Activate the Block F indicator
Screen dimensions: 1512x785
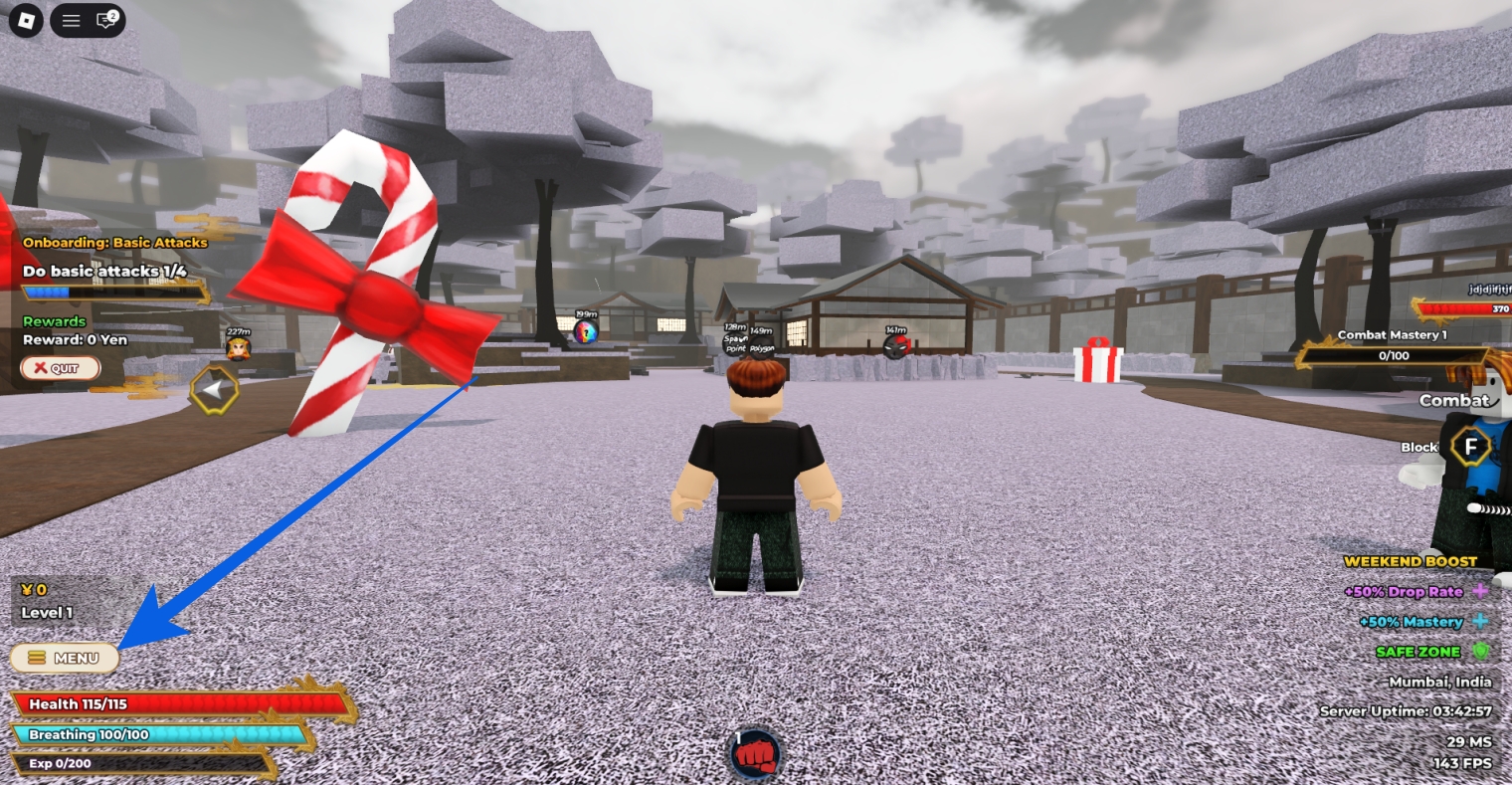[1470, 447]
